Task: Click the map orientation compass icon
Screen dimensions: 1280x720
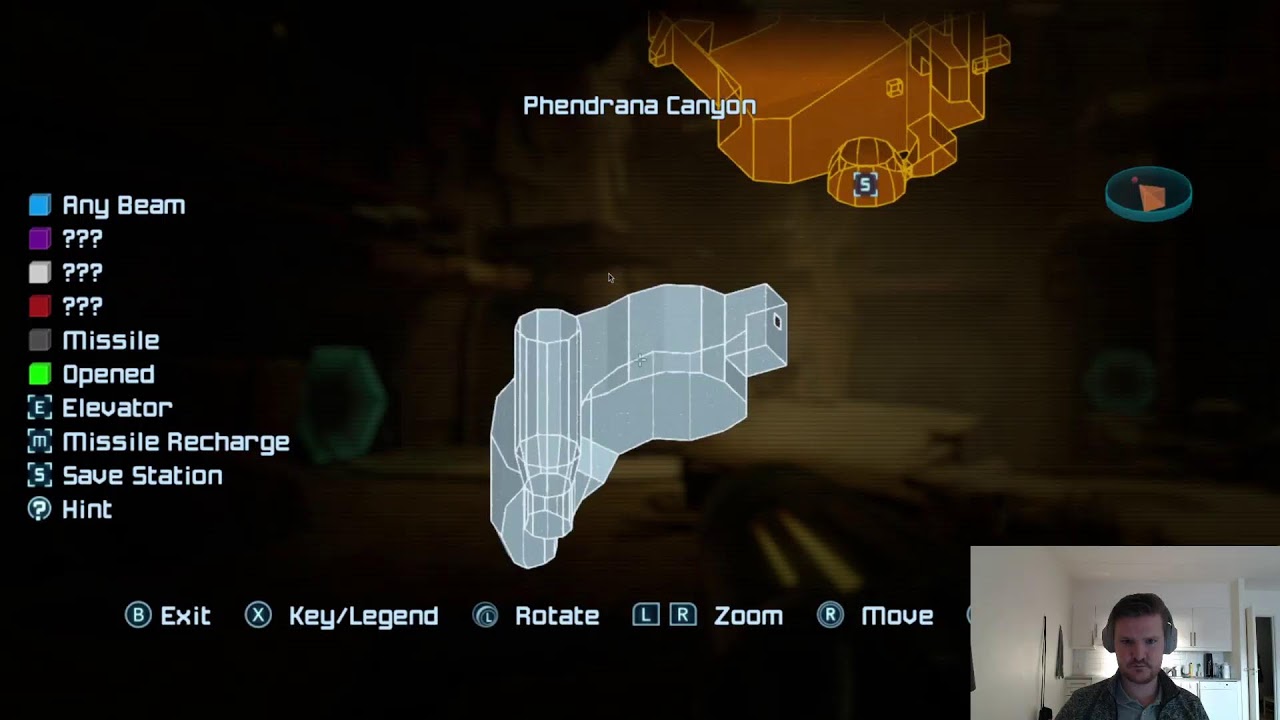Action: (x=1148, y=194)
